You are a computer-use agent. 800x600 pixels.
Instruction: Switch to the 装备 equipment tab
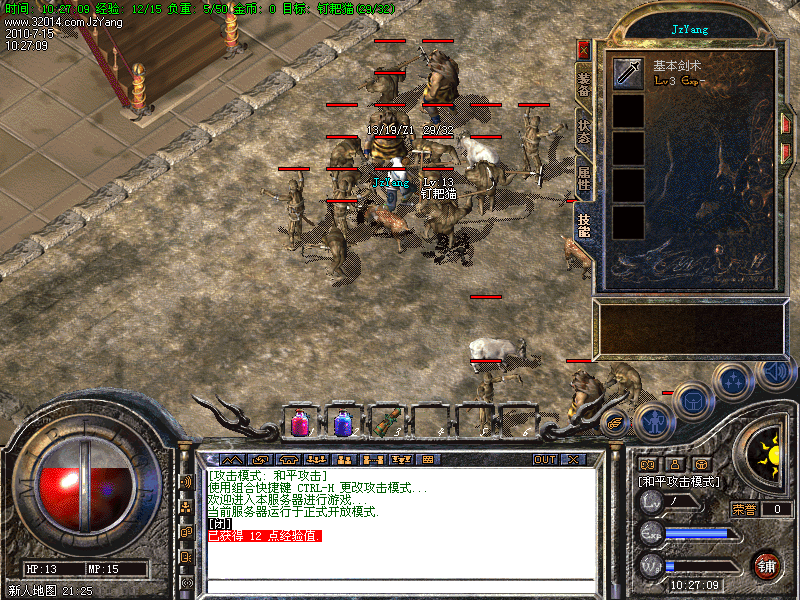click(x=584, y=84)
